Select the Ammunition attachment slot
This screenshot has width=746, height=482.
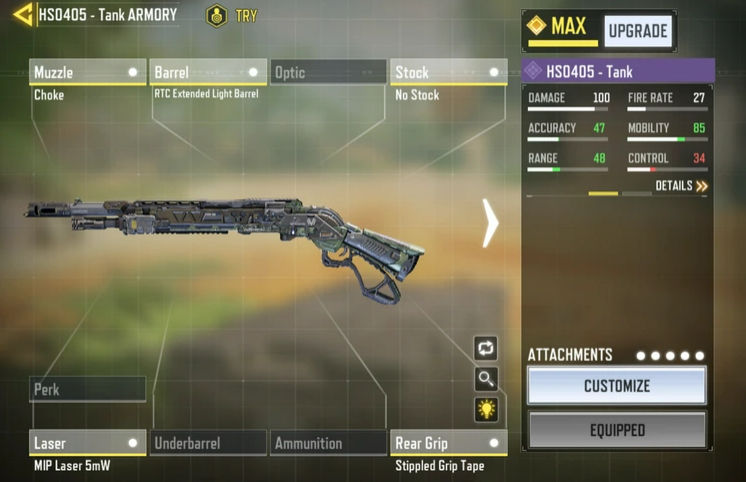tap(328, 443)
